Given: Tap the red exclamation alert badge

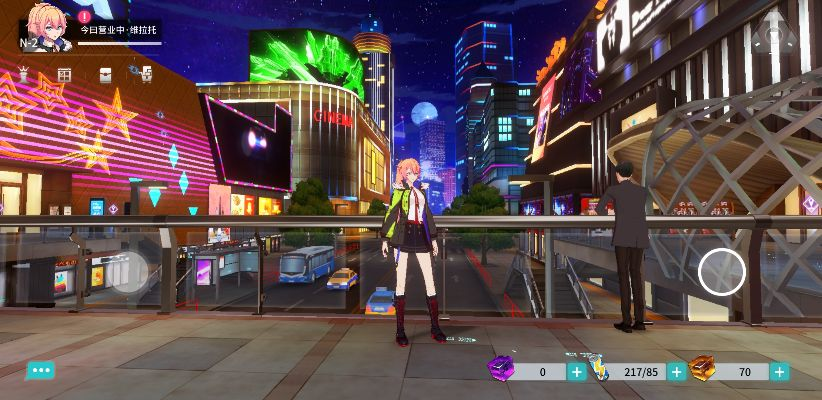Looking at the screenshot, I should 84,16.
